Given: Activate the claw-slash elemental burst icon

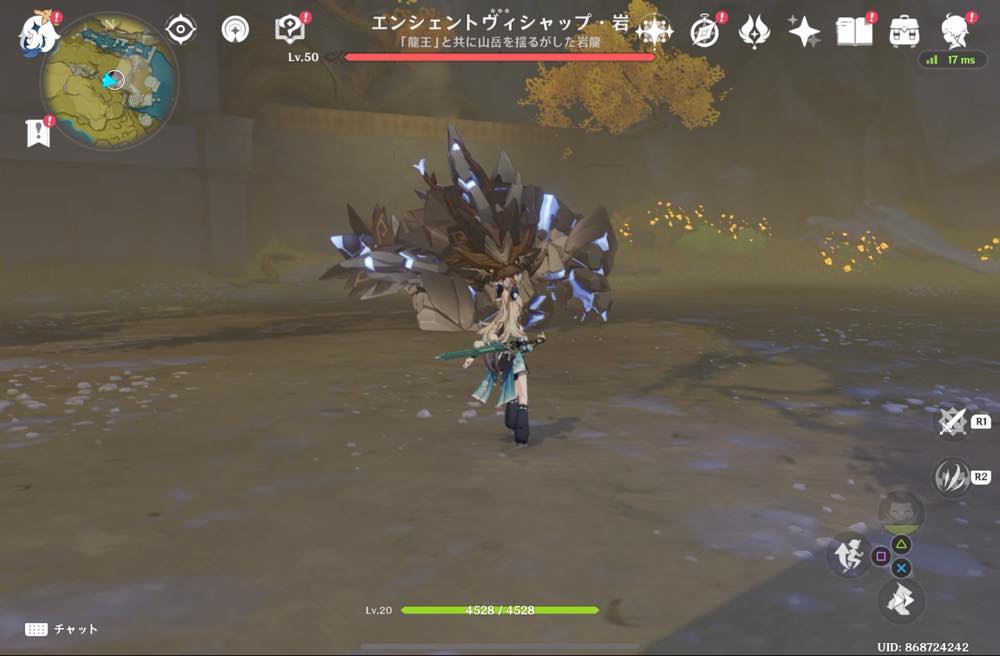Looking at the screenshot, I should click(x=952, y=477).
